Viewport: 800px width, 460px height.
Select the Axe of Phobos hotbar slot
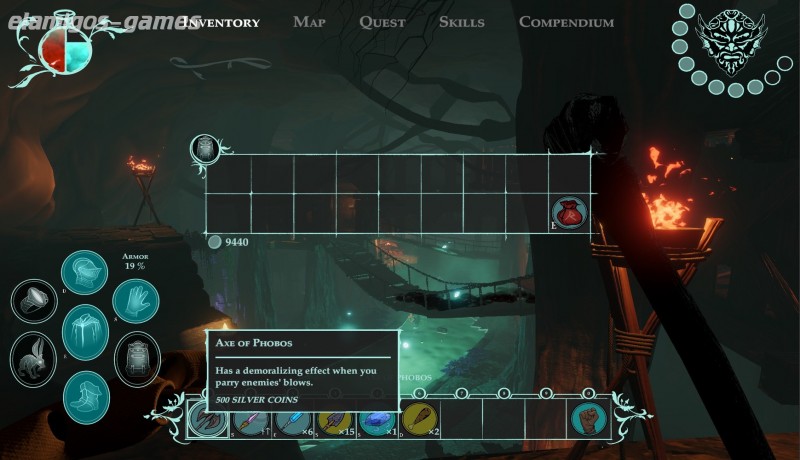coord(206,420)
